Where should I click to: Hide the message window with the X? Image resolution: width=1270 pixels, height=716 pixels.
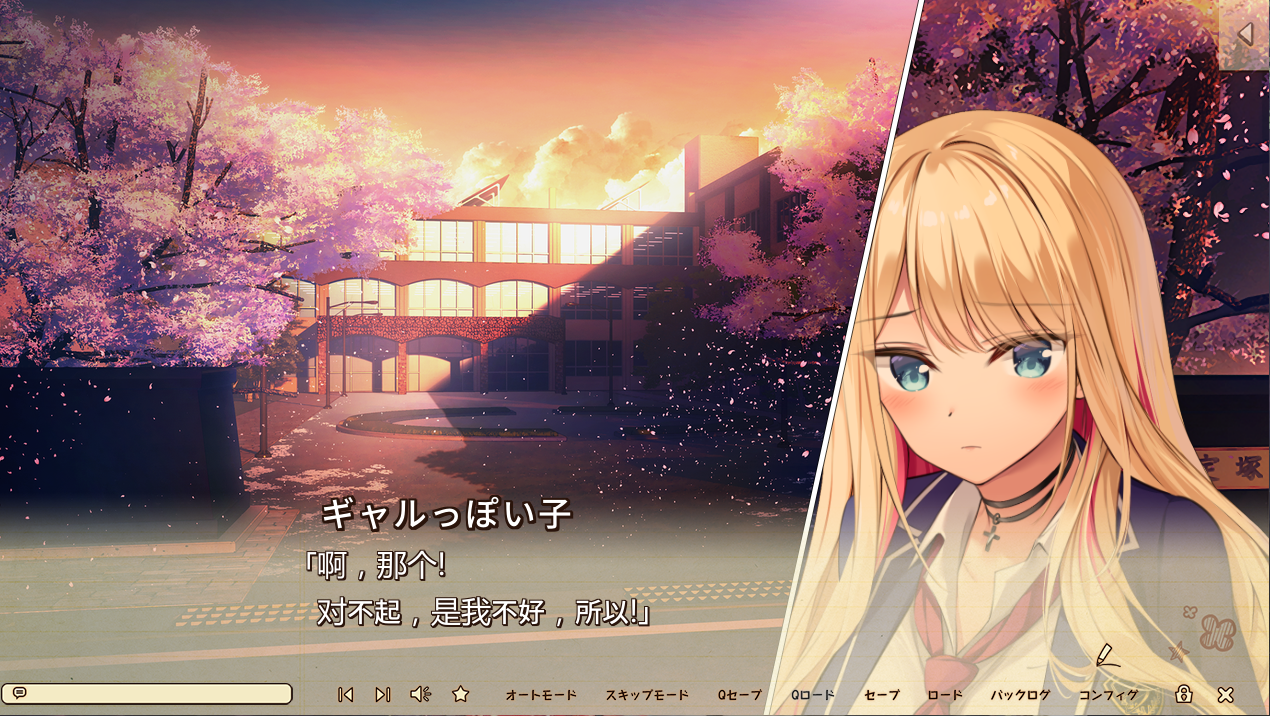1225,694
